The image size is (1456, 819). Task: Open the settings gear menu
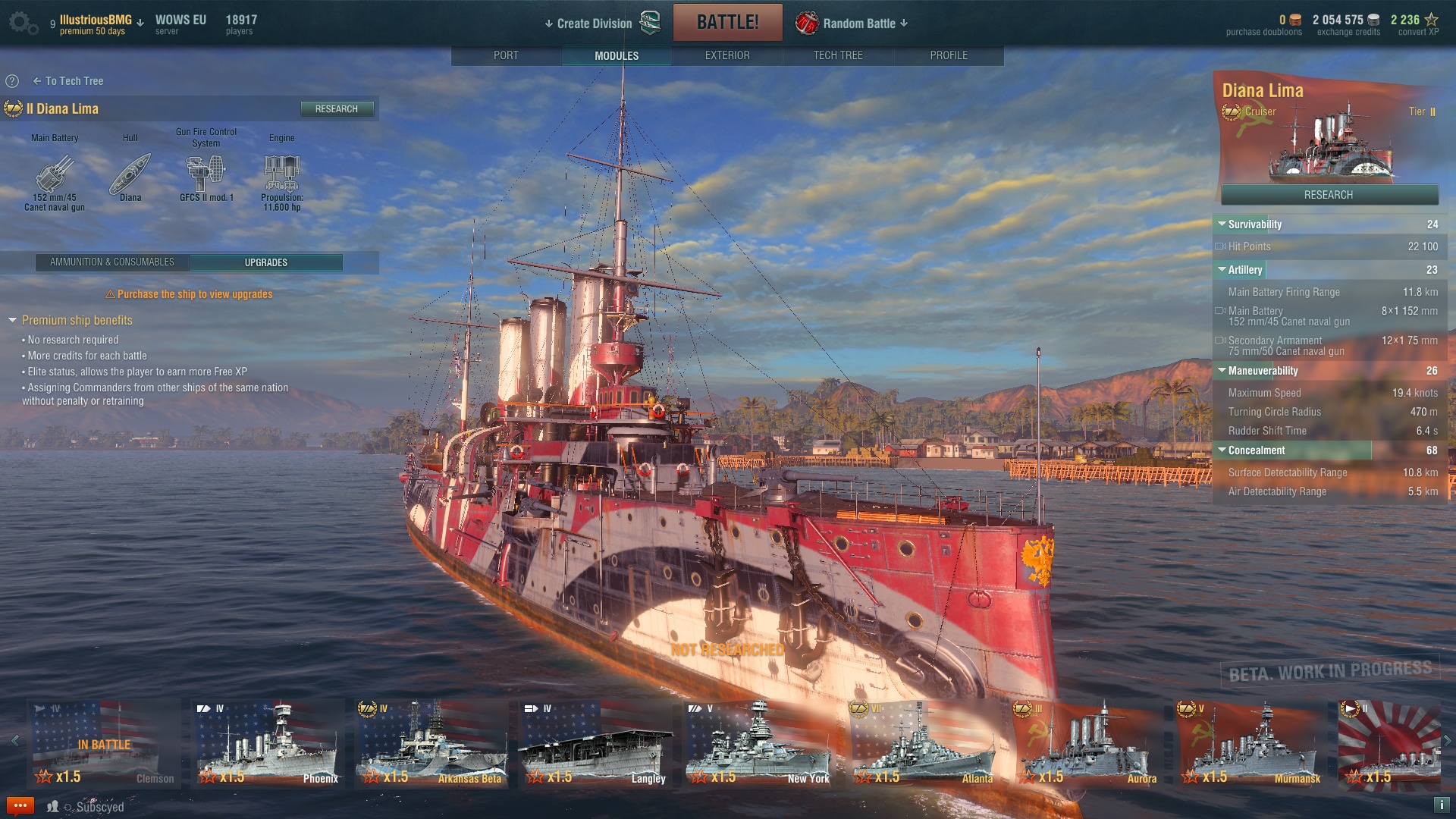pos(20,23)
